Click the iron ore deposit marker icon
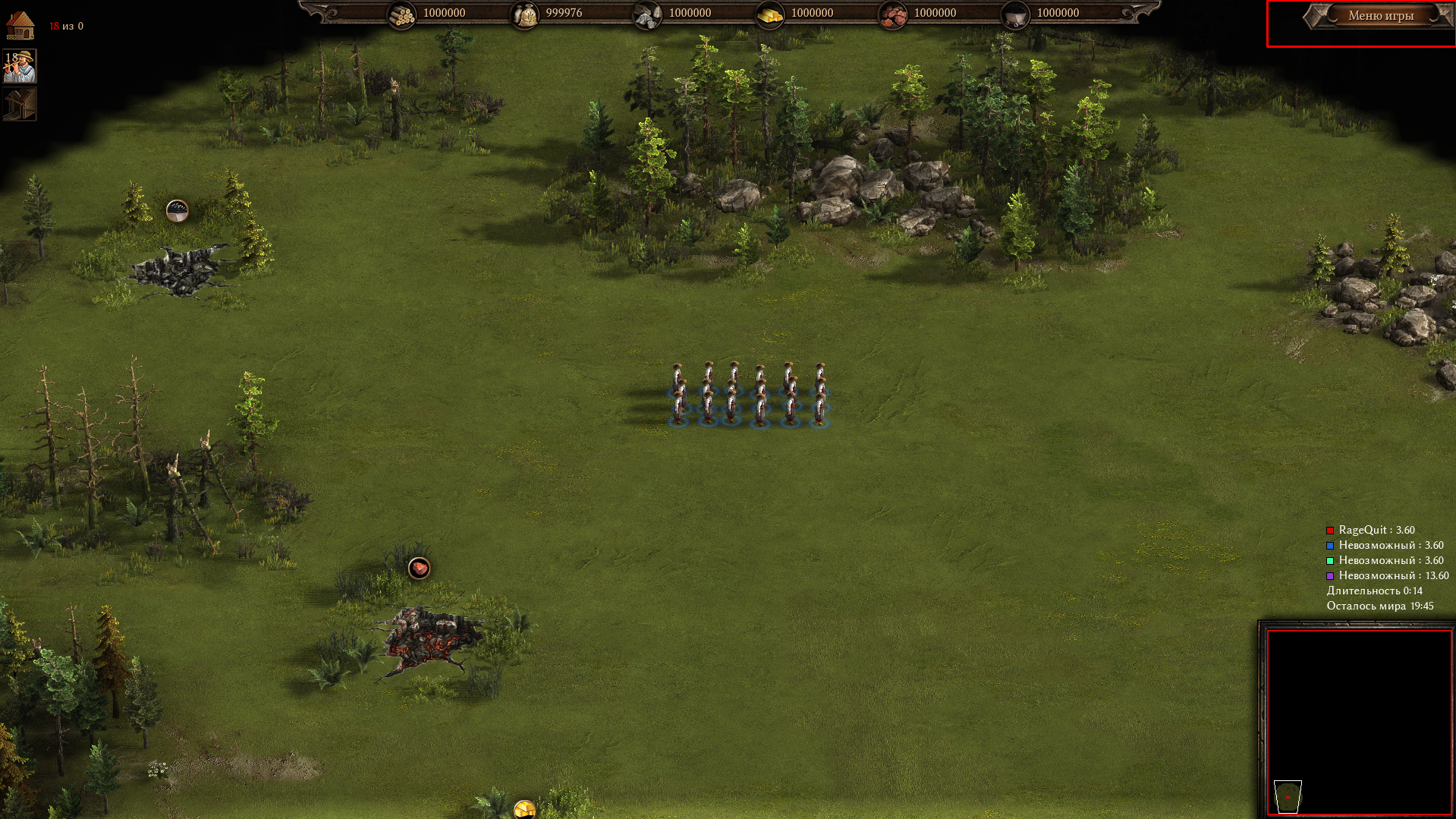 point(419,568)
